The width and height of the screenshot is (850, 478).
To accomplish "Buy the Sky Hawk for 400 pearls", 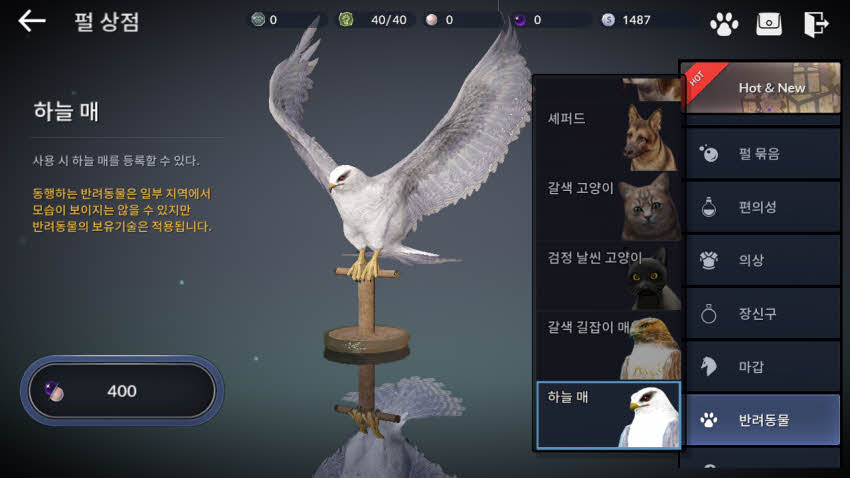I will point(121,391).
